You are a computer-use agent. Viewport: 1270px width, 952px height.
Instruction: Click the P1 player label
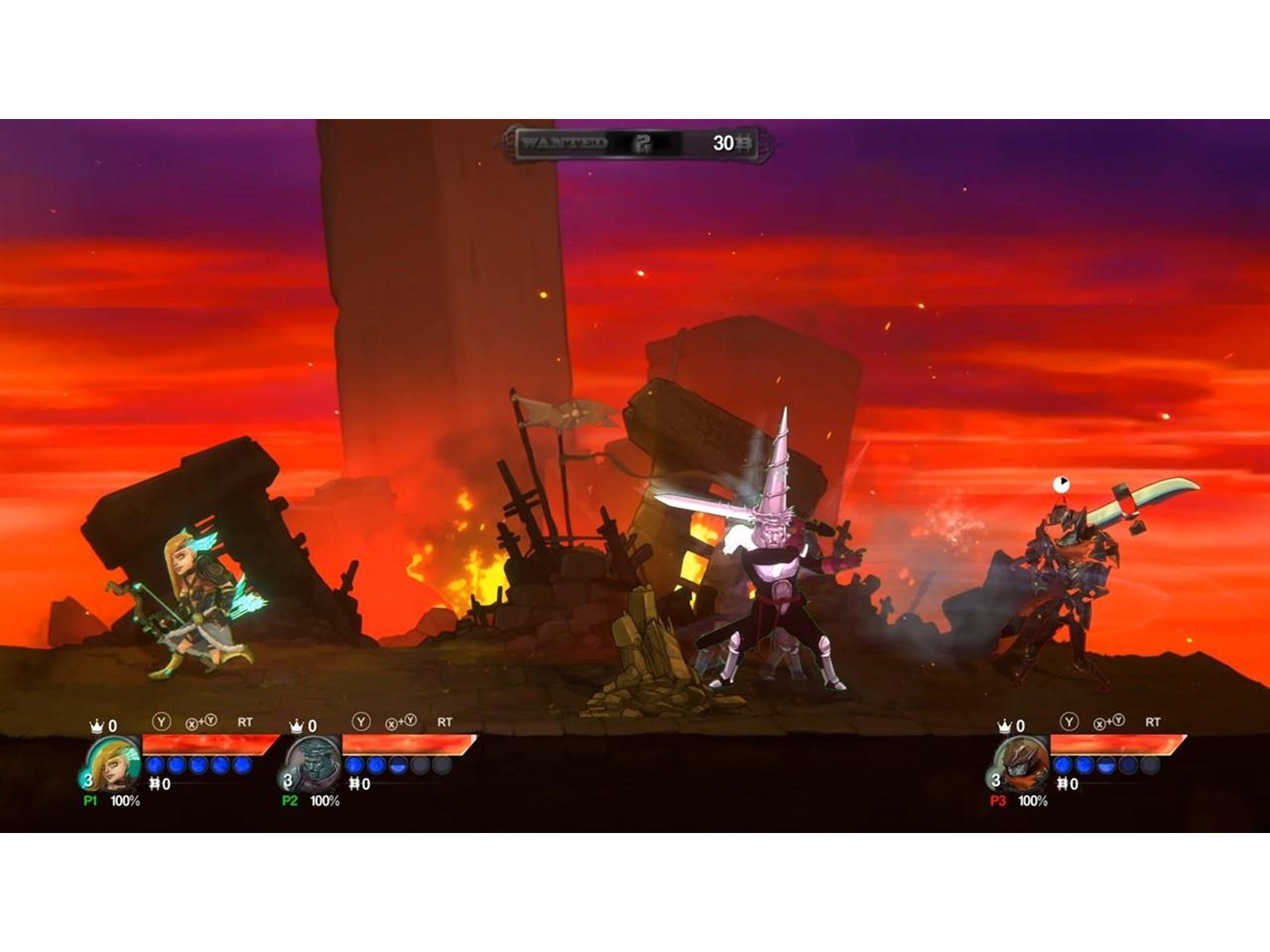pos(89,800)
